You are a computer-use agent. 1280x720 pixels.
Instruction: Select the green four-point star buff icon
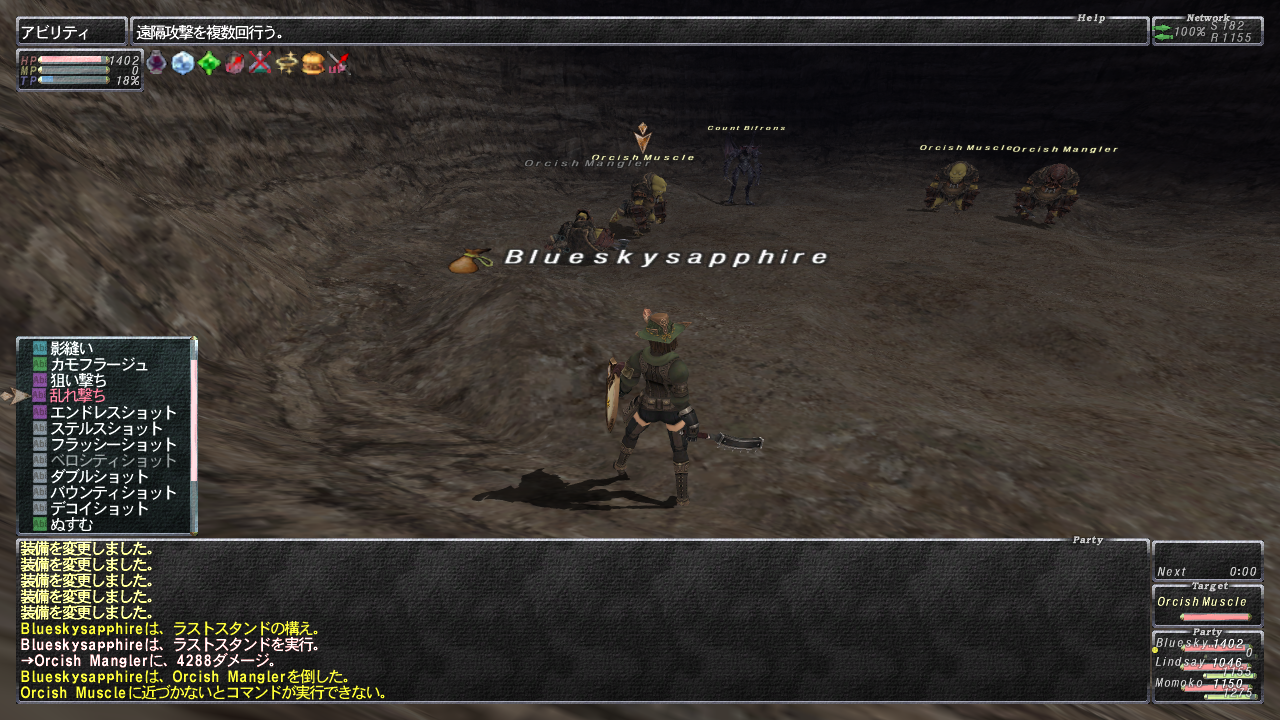point(208,64)
